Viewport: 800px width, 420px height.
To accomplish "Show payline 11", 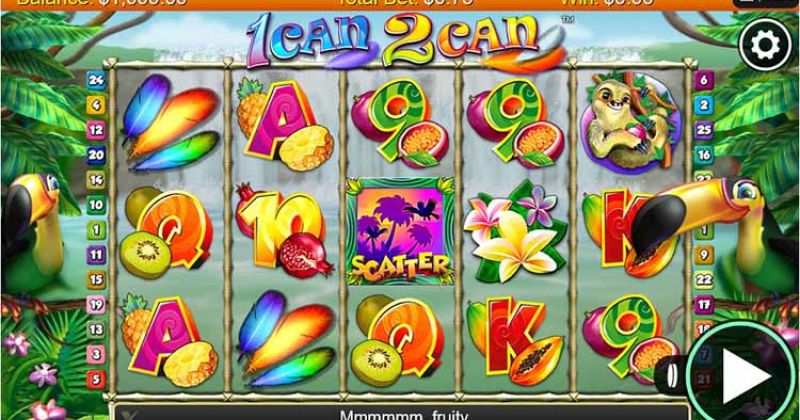I will click(x=96, y=254).
